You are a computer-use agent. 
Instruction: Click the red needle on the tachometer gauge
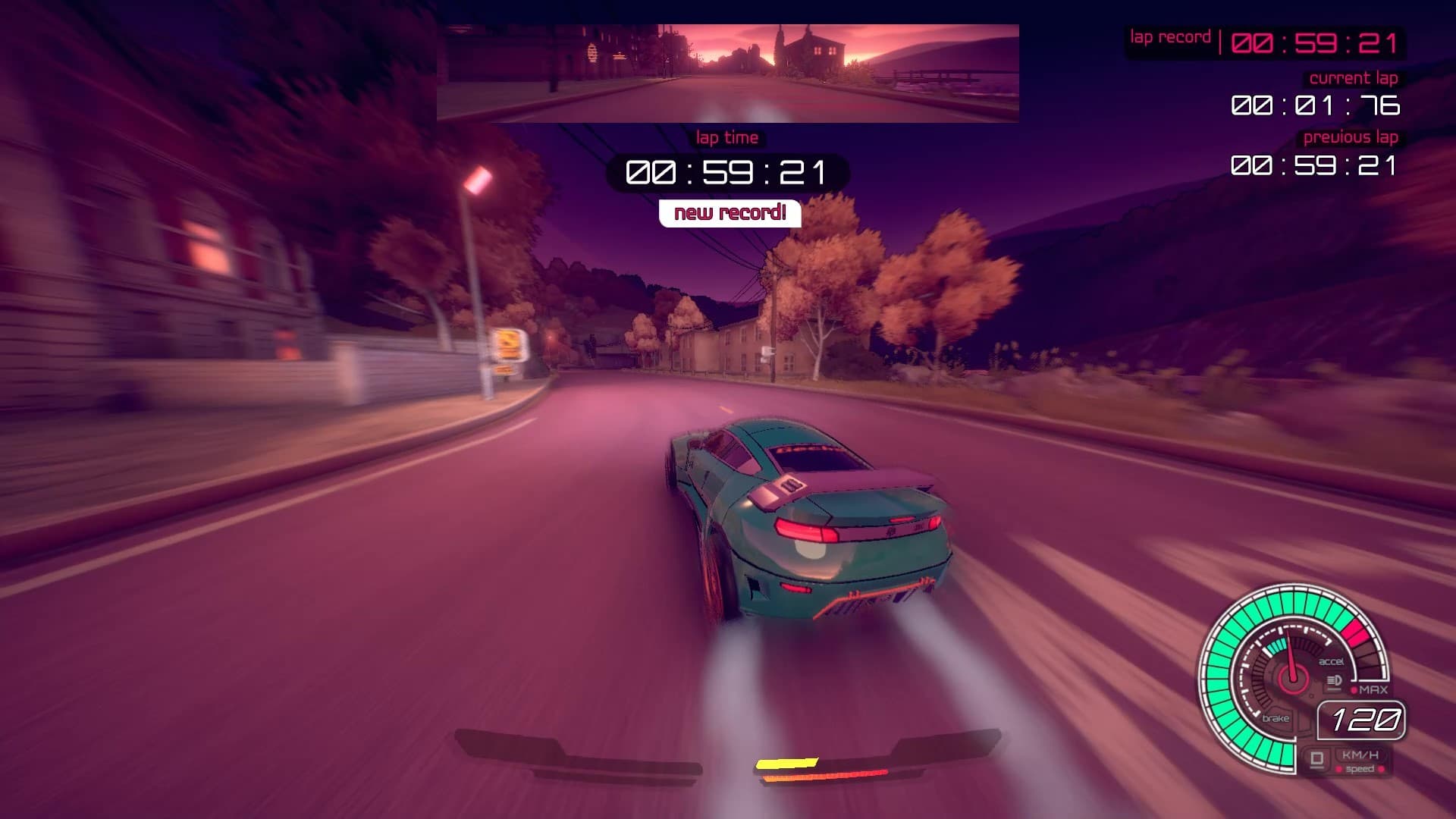pyautogui.click(x=1290, y=652)
